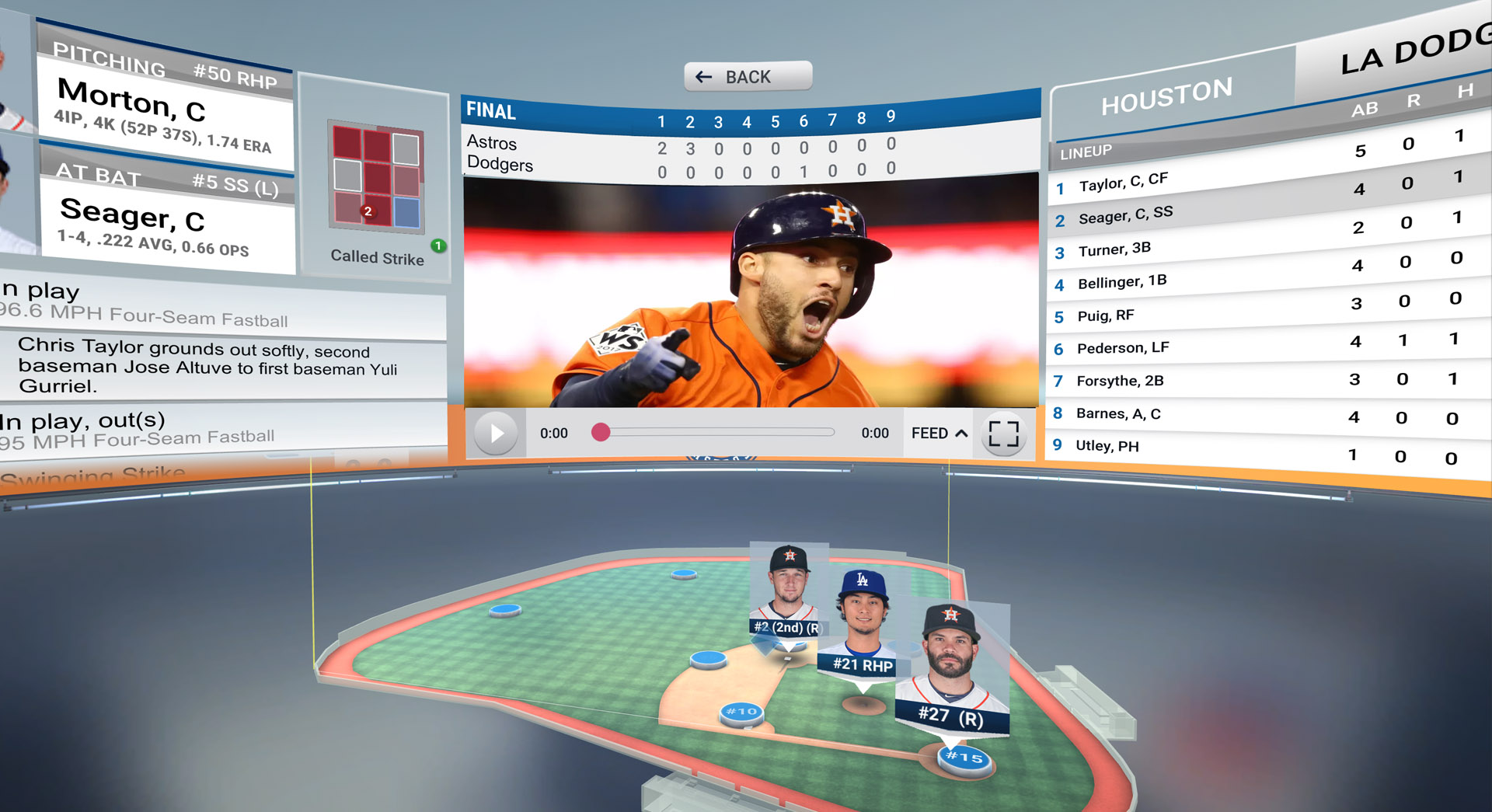Viewport: 1492px width, 812px height.
Task: Select Seager, C, SS lineup row
Action: [1125, 215]
